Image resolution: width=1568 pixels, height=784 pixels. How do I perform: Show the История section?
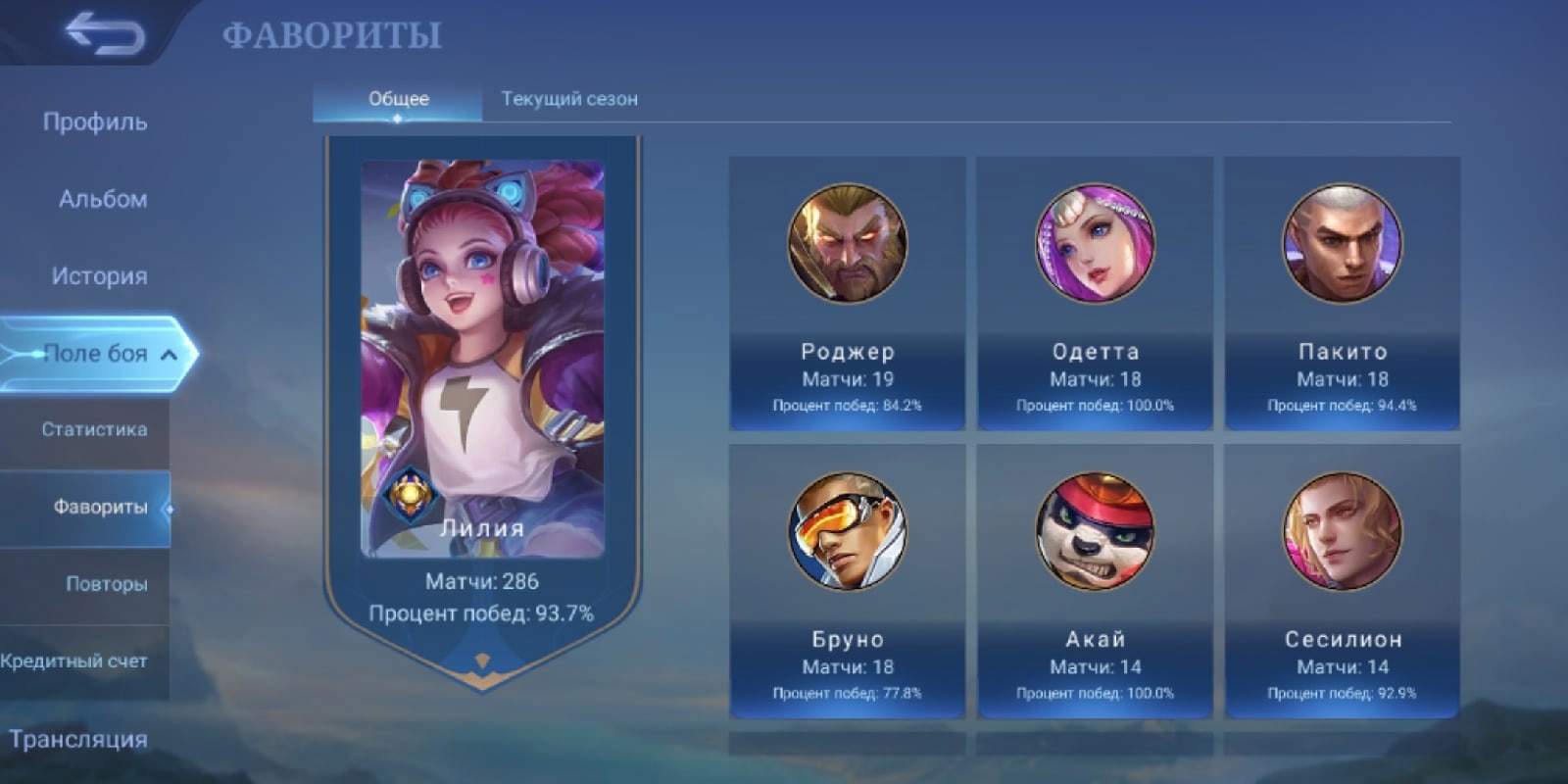tap(99, 276)
